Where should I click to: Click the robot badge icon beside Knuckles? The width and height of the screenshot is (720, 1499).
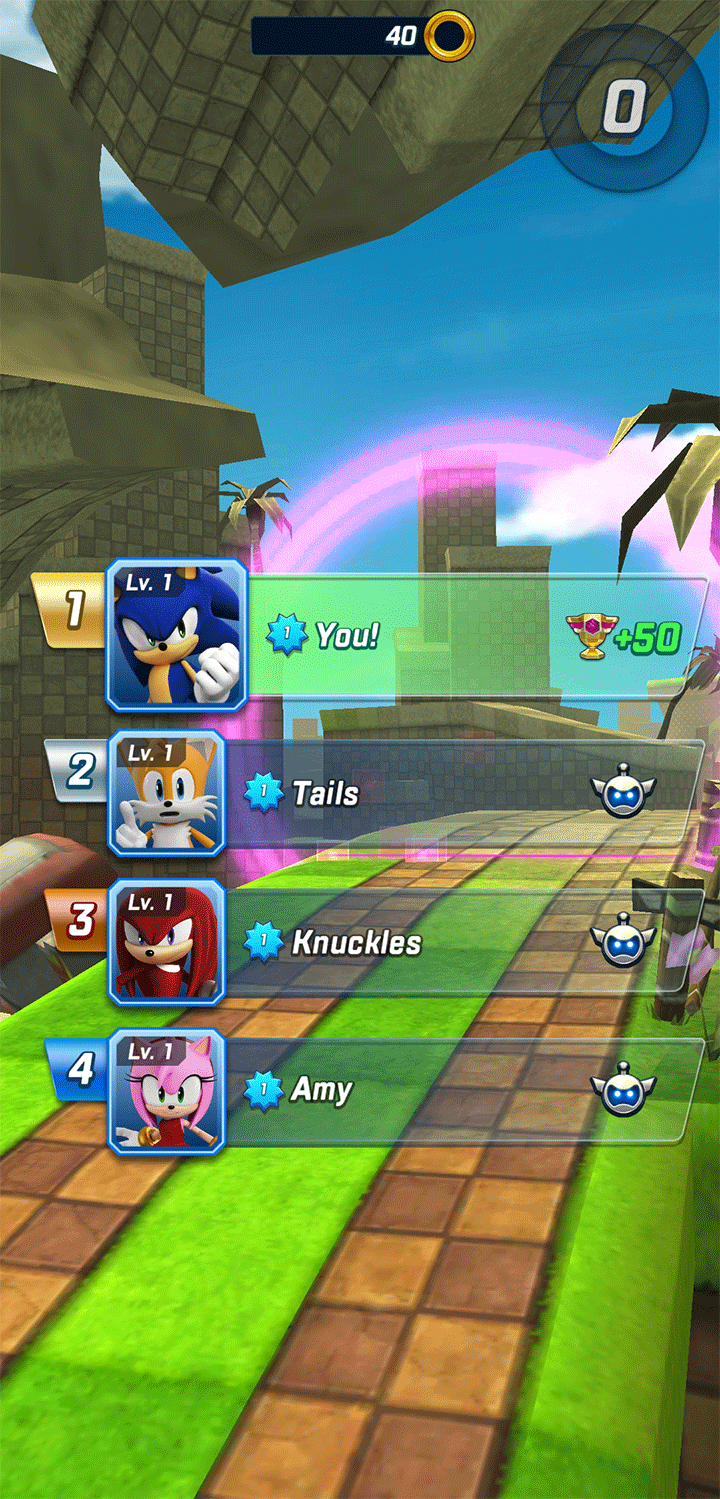click(622, 942)
